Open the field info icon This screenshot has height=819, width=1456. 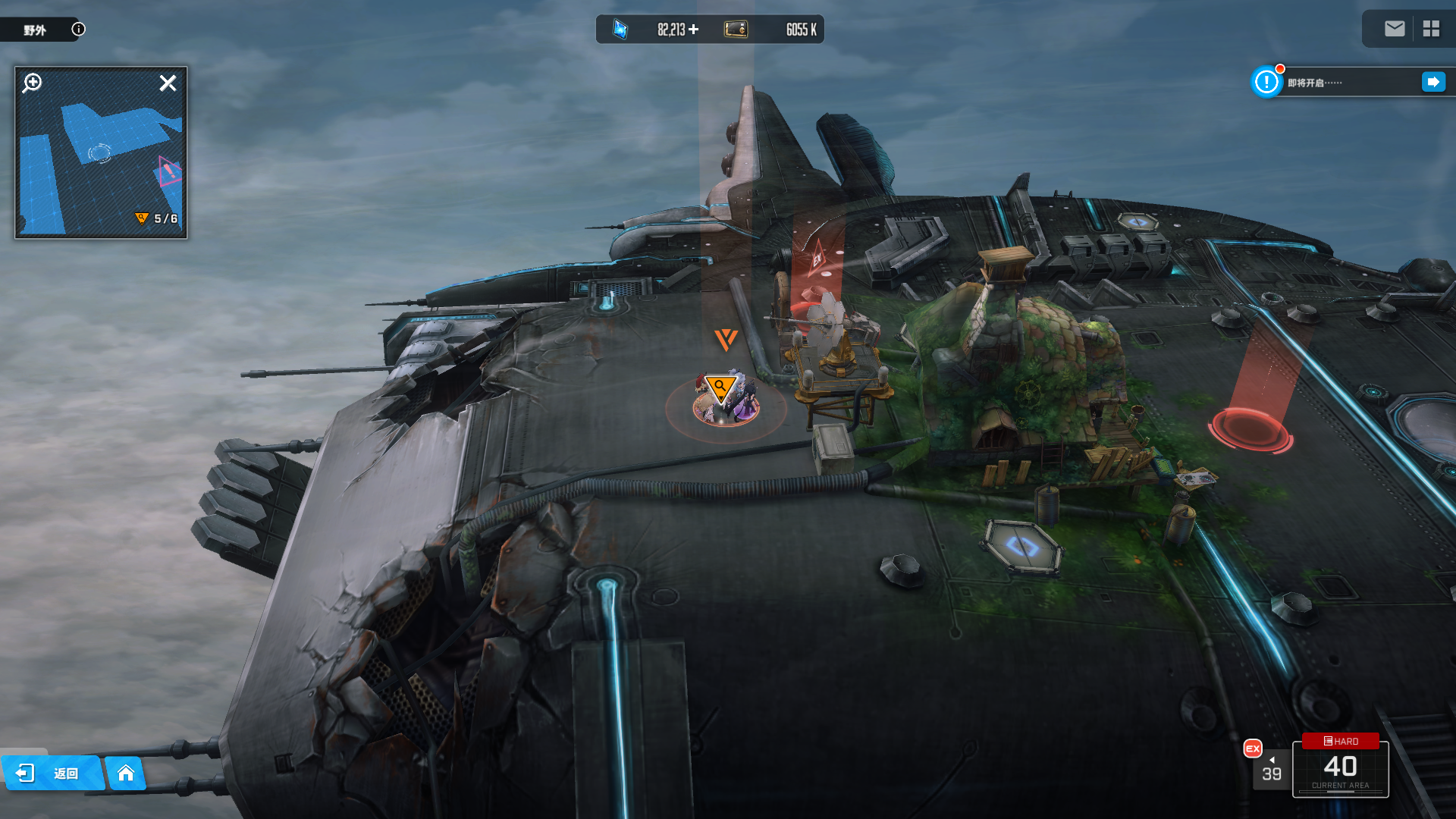click(78, 29)
